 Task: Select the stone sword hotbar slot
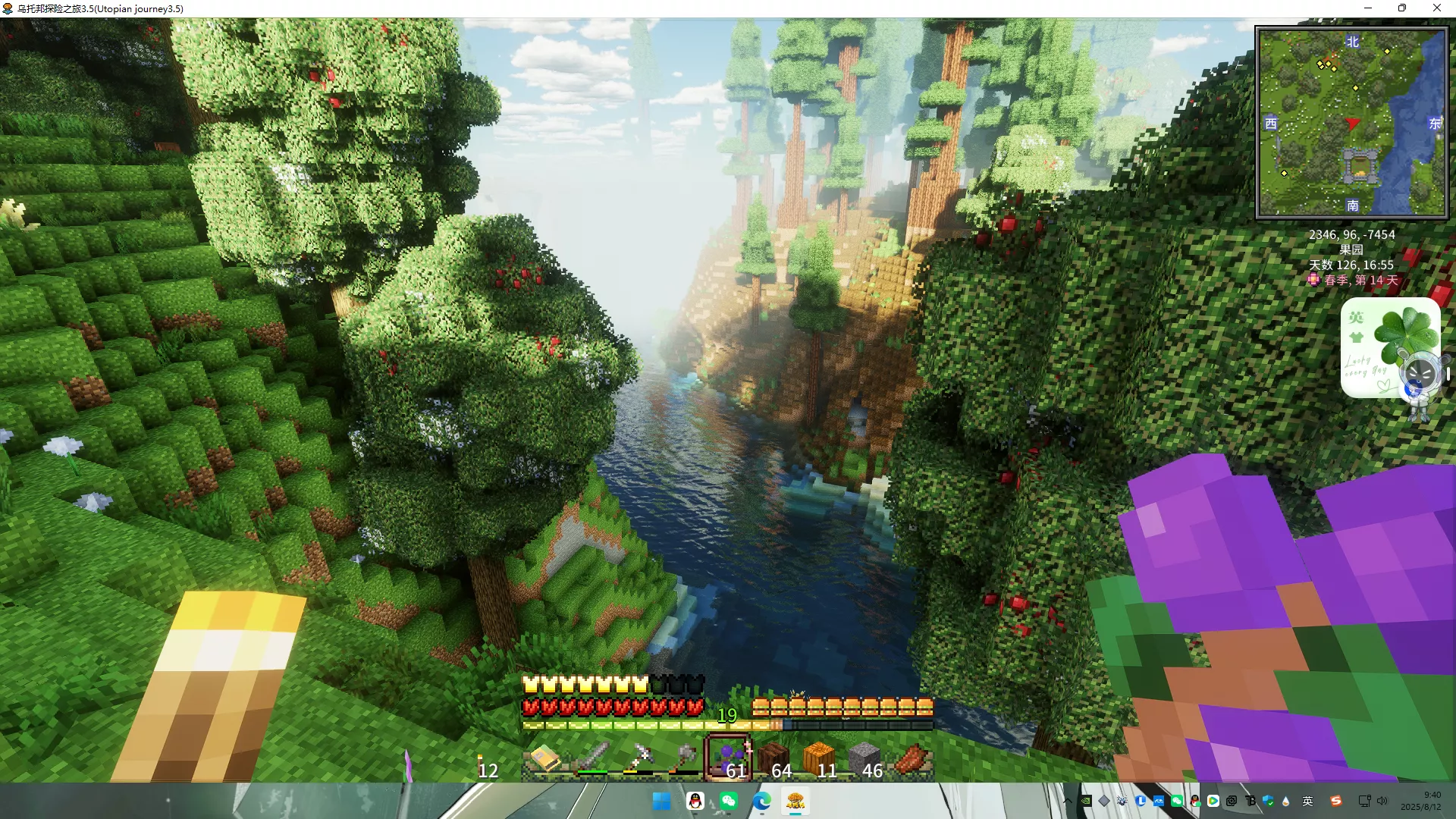(x=591, y=759)
